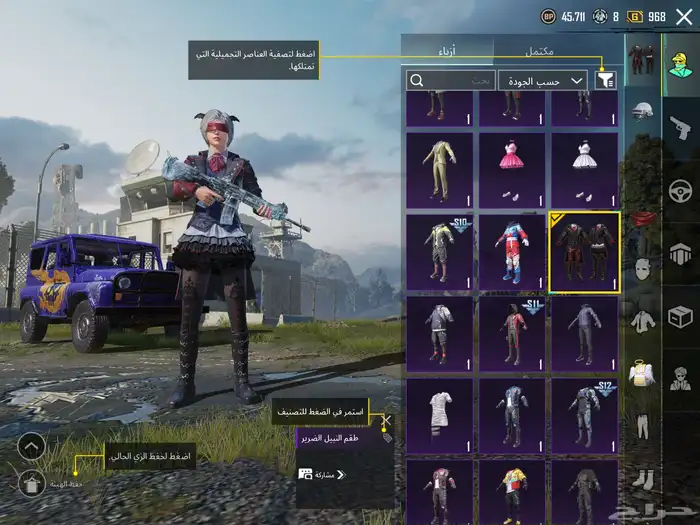This screenshot has height=525, width=700.
Task: Focus the search field with magnifier
Action: [x=450, y=80]
